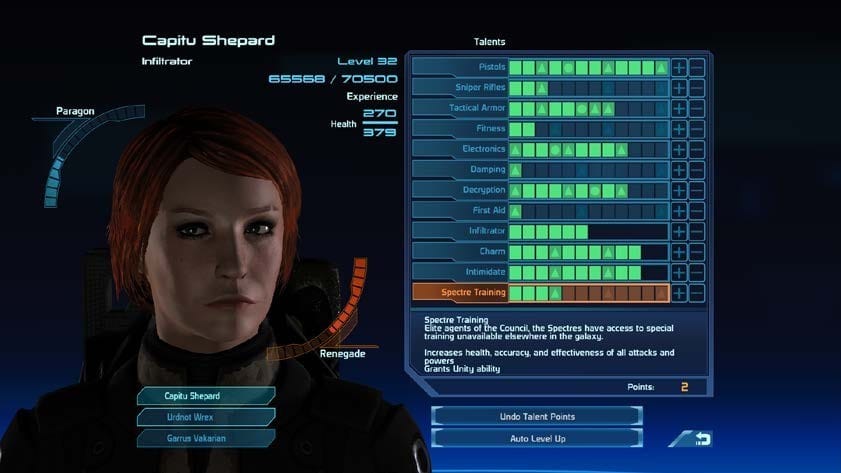Choose the Decryption talent row
Screen dimensions: 841x473
[460, 190]
